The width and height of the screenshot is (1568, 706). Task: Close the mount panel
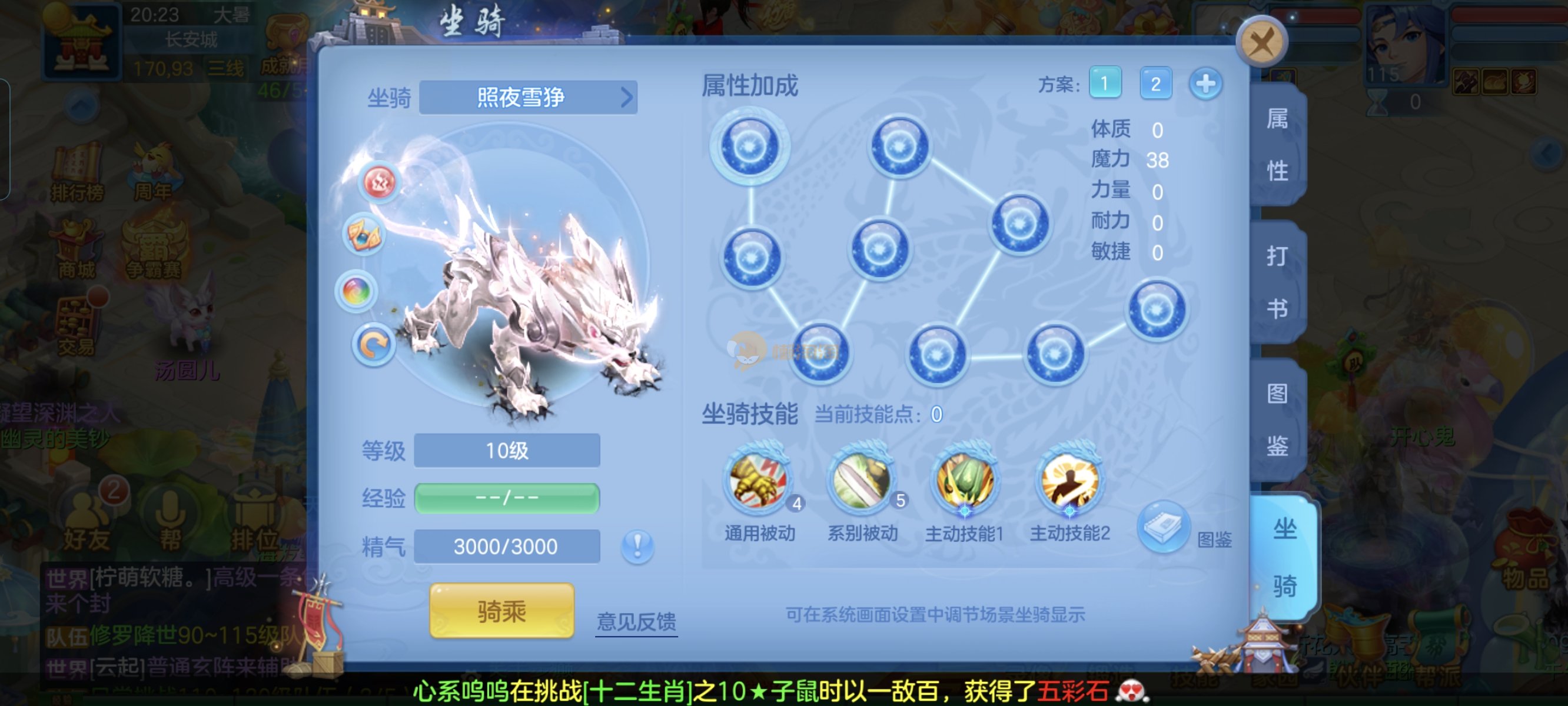[1261, 42]
